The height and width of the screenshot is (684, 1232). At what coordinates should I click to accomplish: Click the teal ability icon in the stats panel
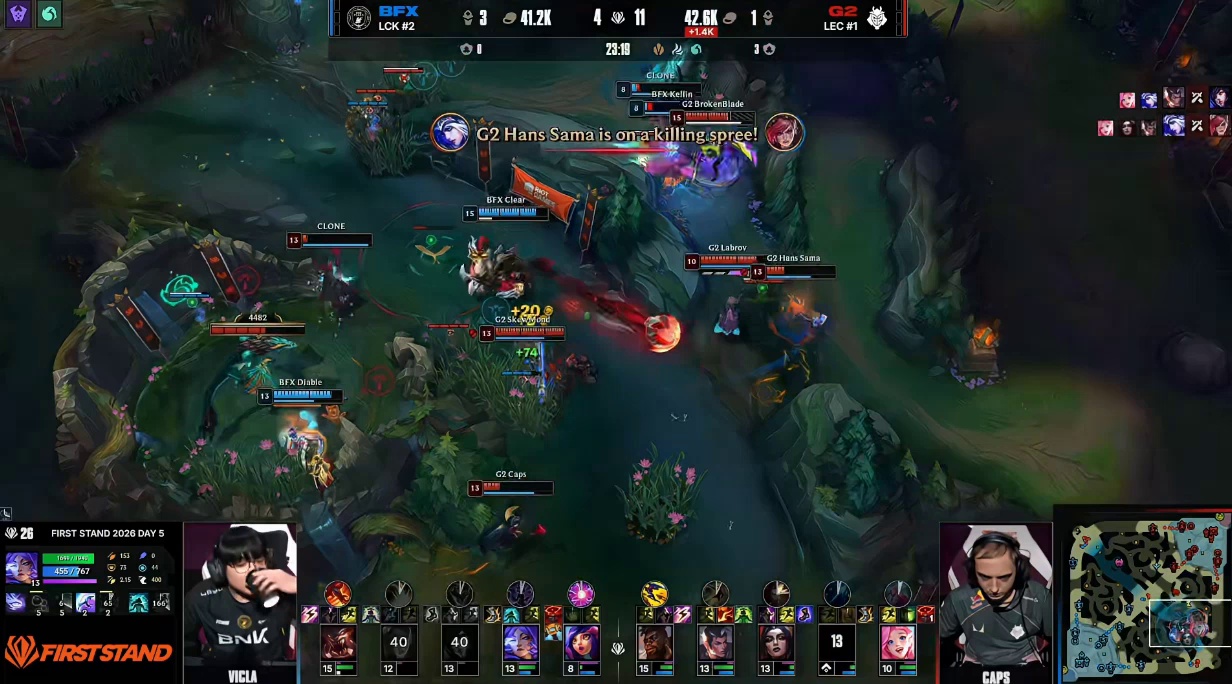click(137, 602)
